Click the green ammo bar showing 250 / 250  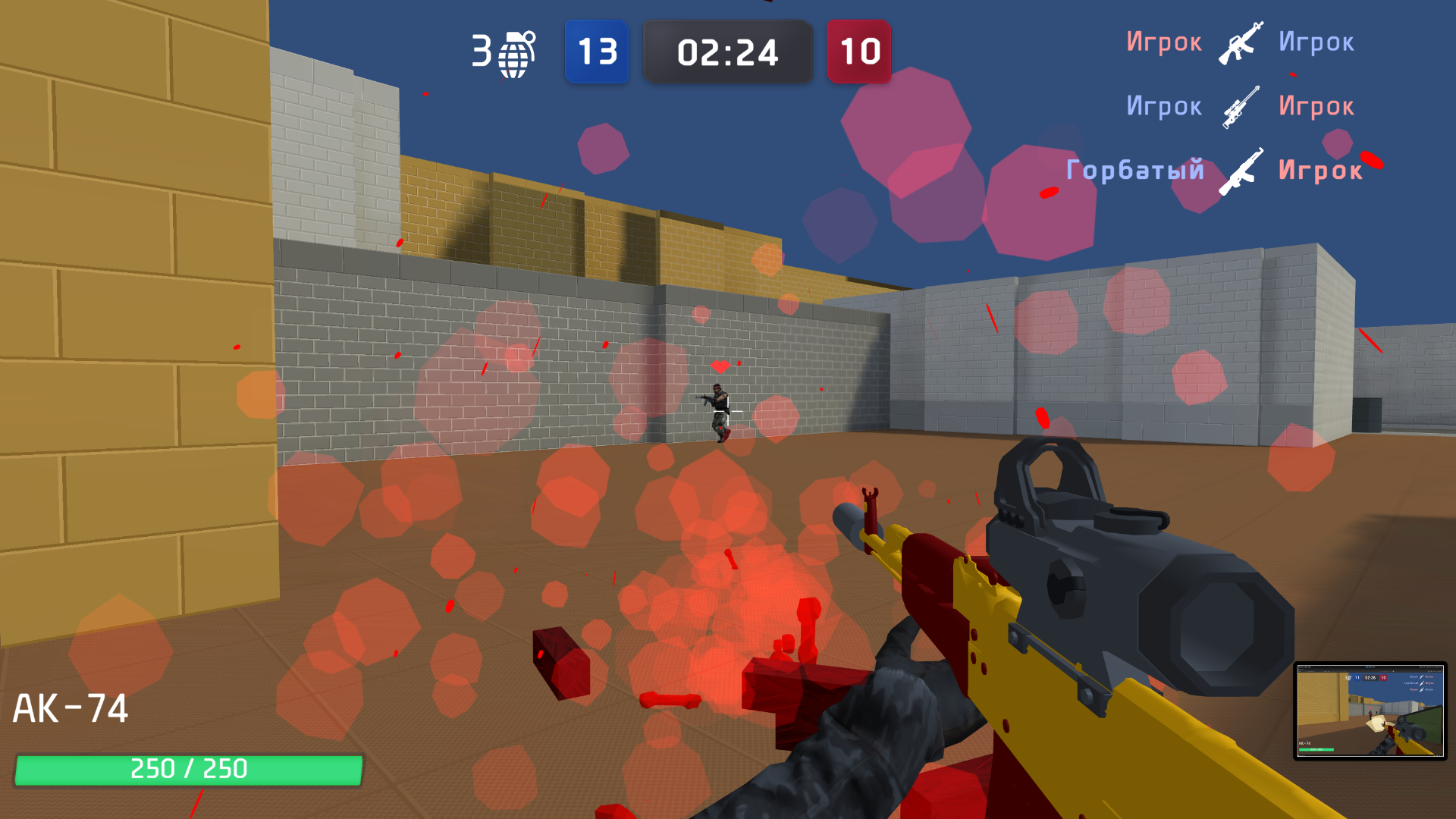pyautogui.click(x=187, y=768)
